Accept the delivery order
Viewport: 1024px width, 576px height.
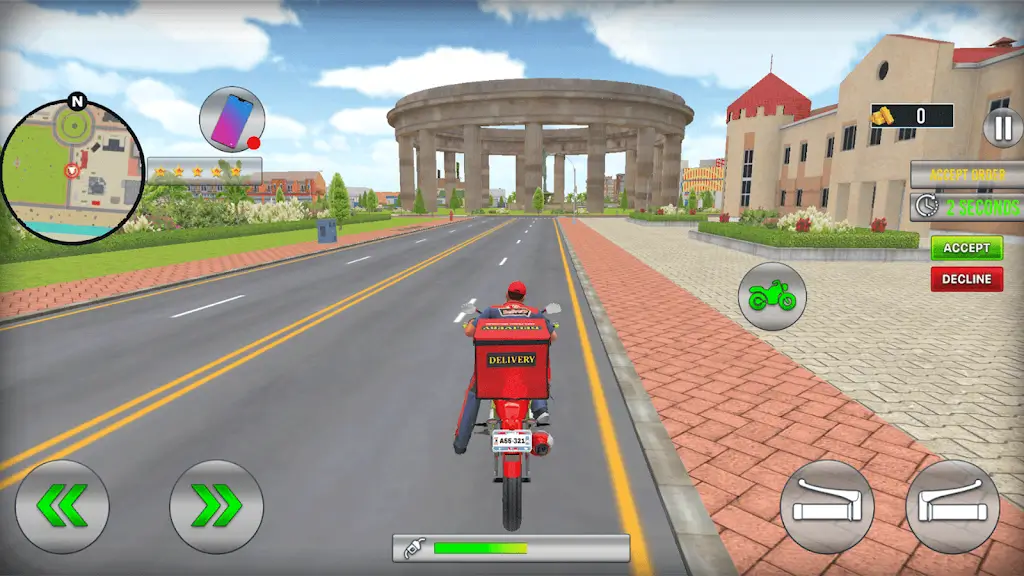pos(966,248)
